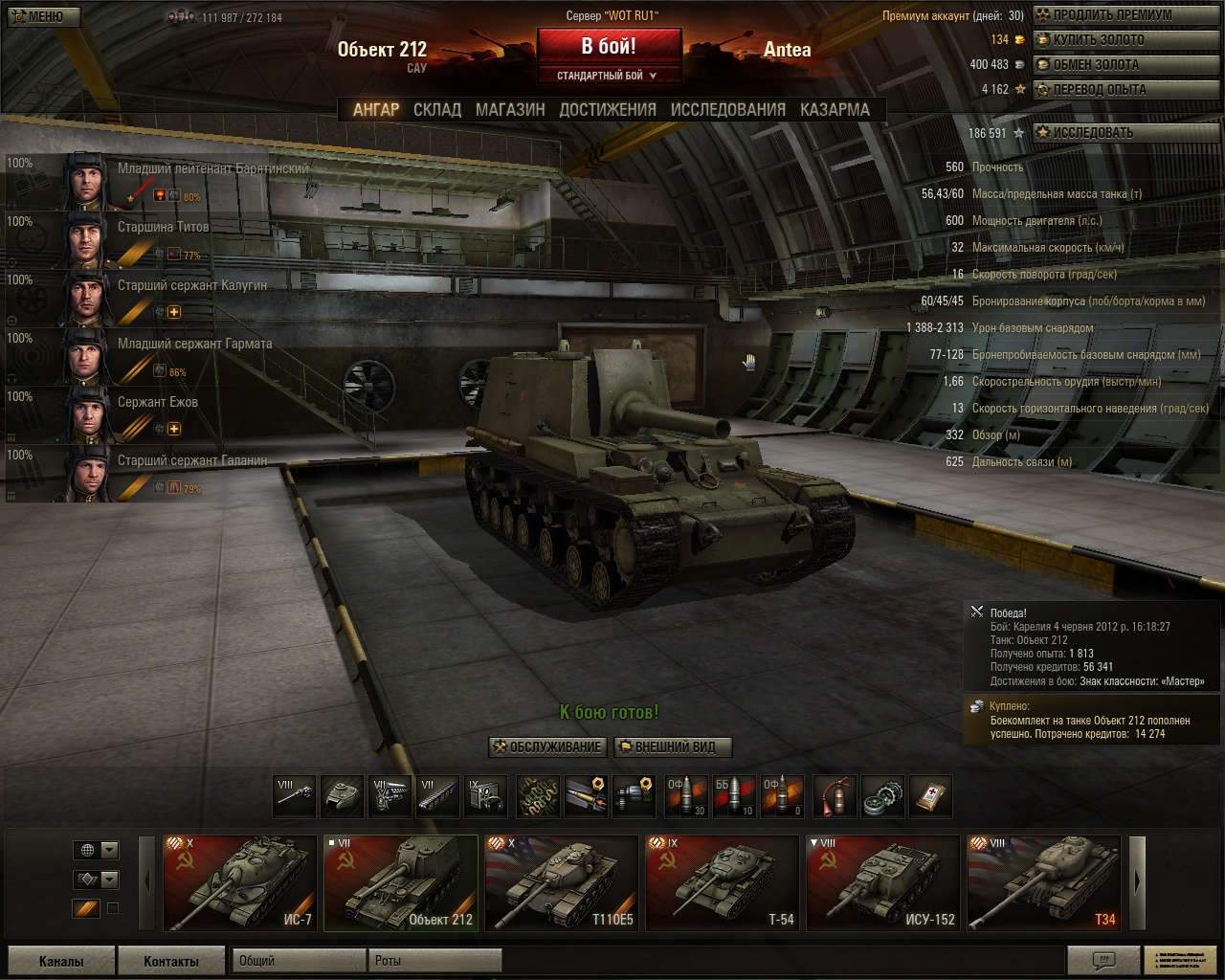1225x980 pixels.
Task: Select the fire extinguisher consumable slot
Action: pyautogui.click(x=835, y=796)
